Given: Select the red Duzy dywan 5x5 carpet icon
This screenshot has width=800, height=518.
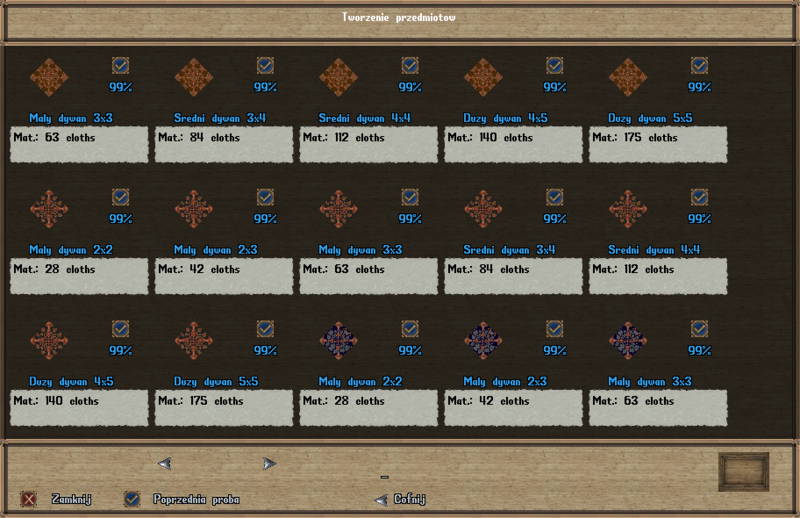Looking at the screenshot, I should coord(193,340).
